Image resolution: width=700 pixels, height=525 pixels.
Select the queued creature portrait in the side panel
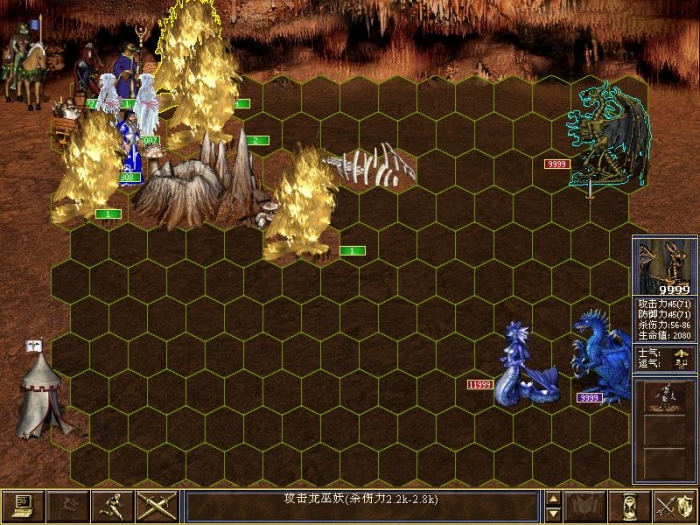pyautogui.click(x=665, y=398)
